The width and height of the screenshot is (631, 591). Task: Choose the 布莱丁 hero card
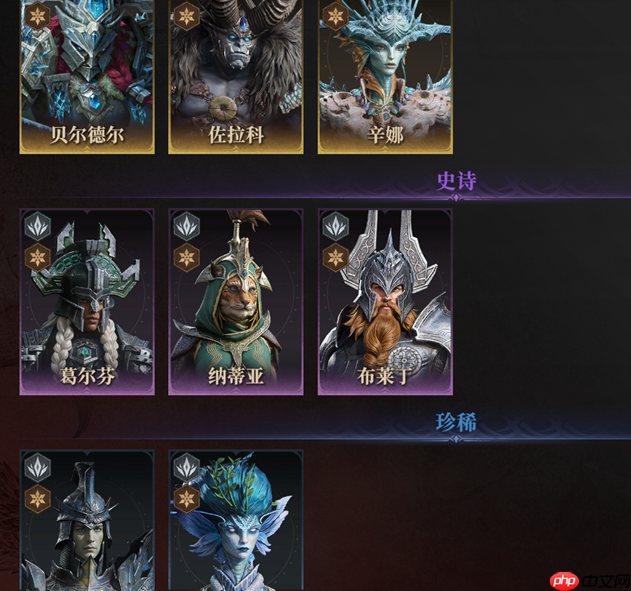(385, 301)
